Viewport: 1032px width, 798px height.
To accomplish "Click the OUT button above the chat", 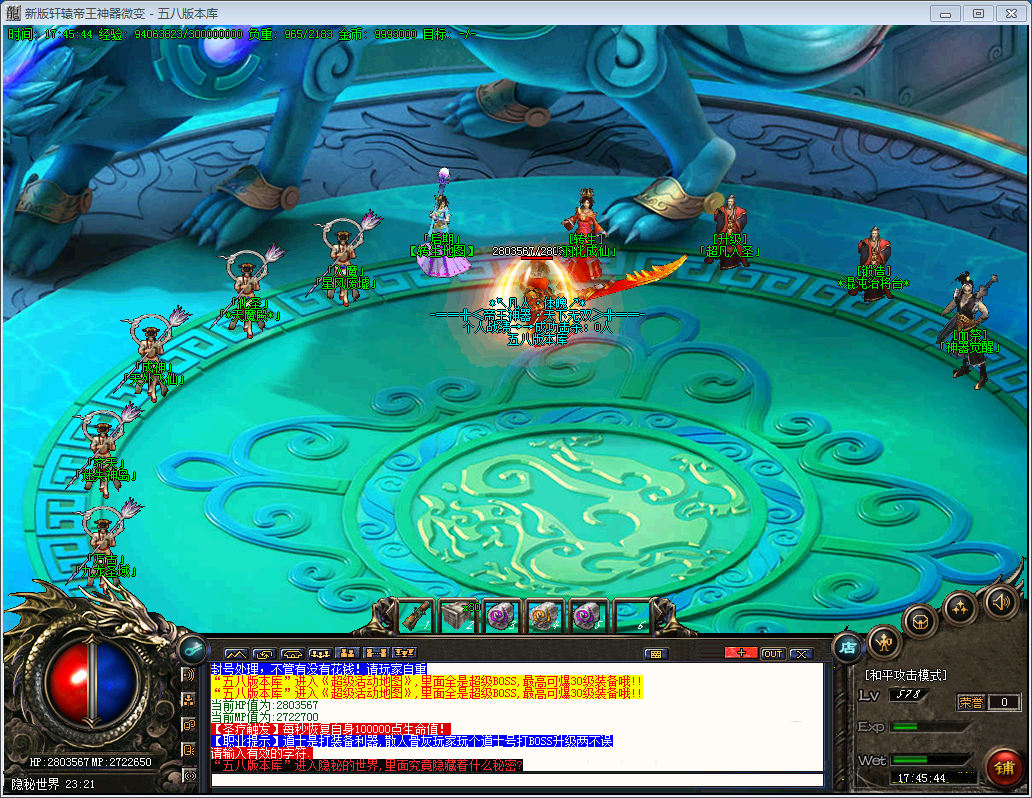I will pyautogui.click(x=772, y=654).
